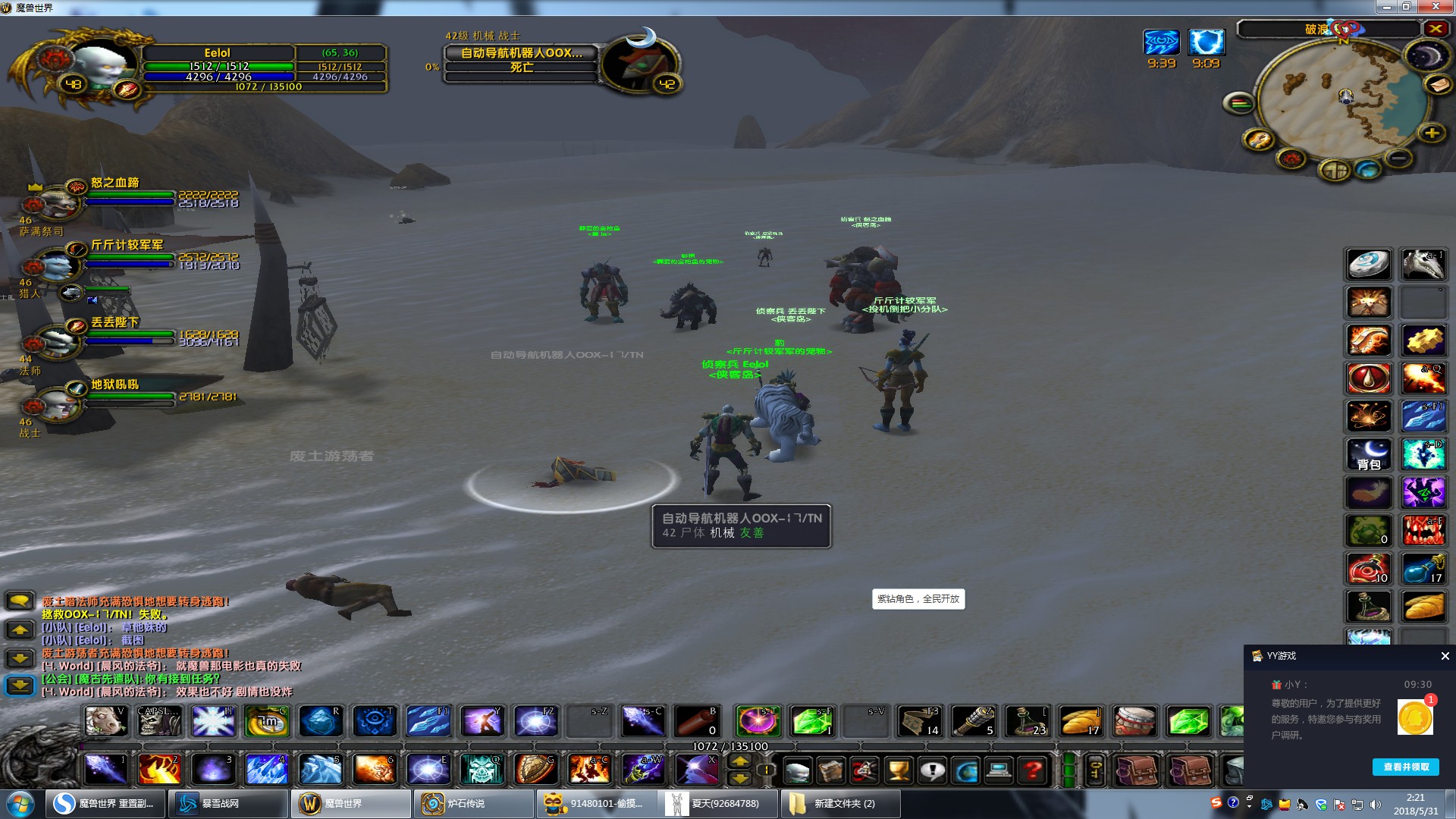Open the gold trophy micro menu button

point(899,771)
